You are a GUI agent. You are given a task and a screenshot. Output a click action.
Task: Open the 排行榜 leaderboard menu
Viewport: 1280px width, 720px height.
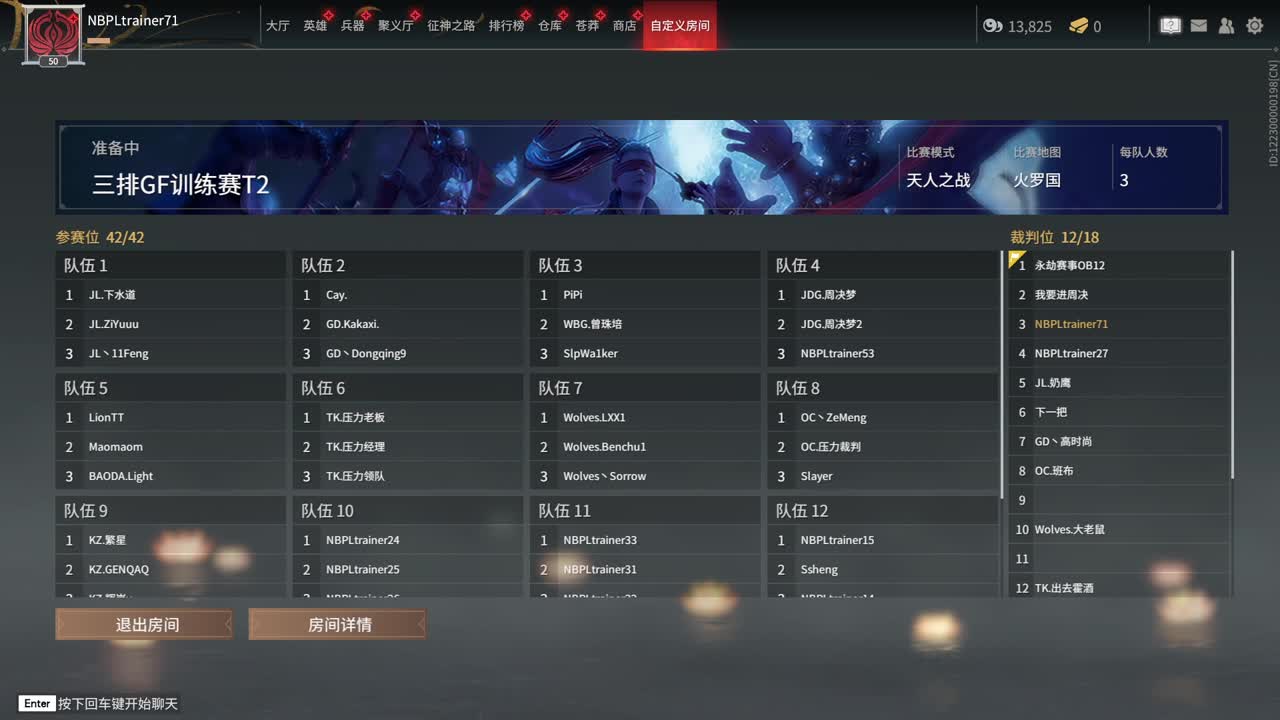pyautogui.click(x=505, y=26)
